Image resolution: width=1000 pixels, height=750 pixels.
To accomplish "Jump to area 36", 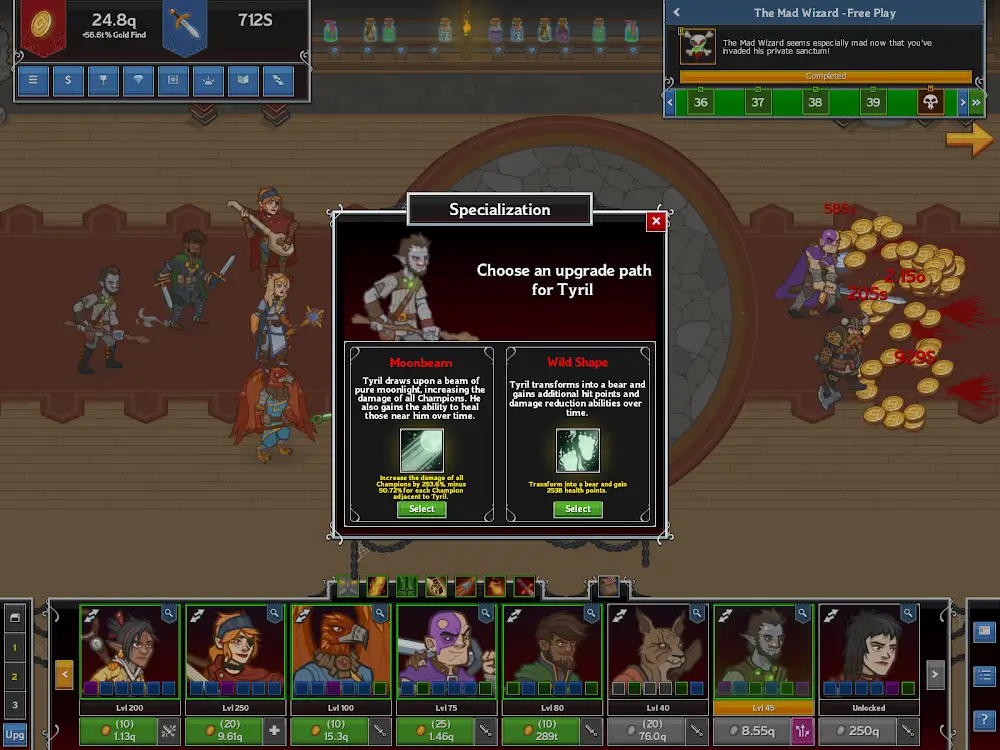I will tap(700, 102).
